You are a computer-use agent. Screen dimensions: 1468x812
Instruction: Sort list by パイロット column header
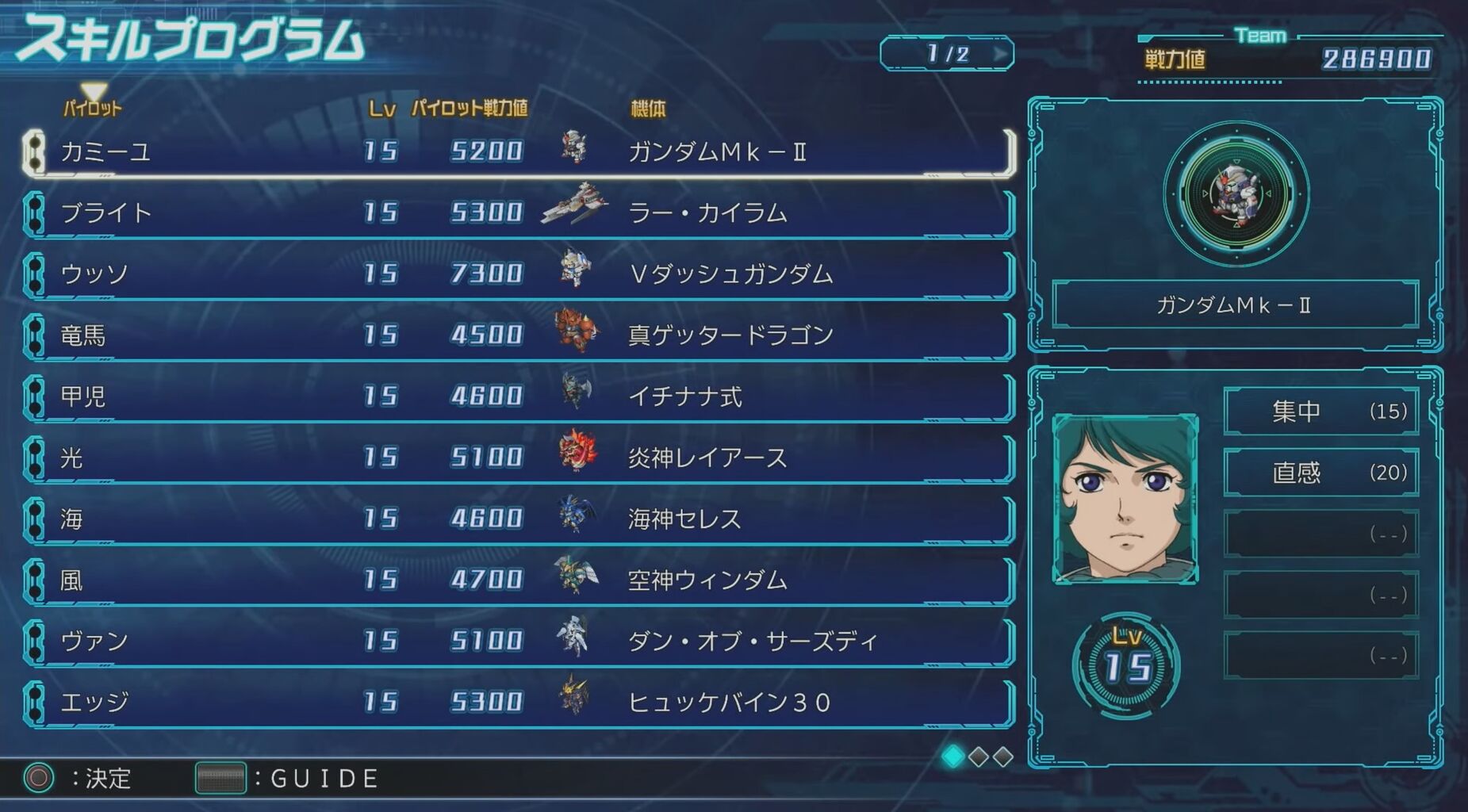click(x=93, y=108)
